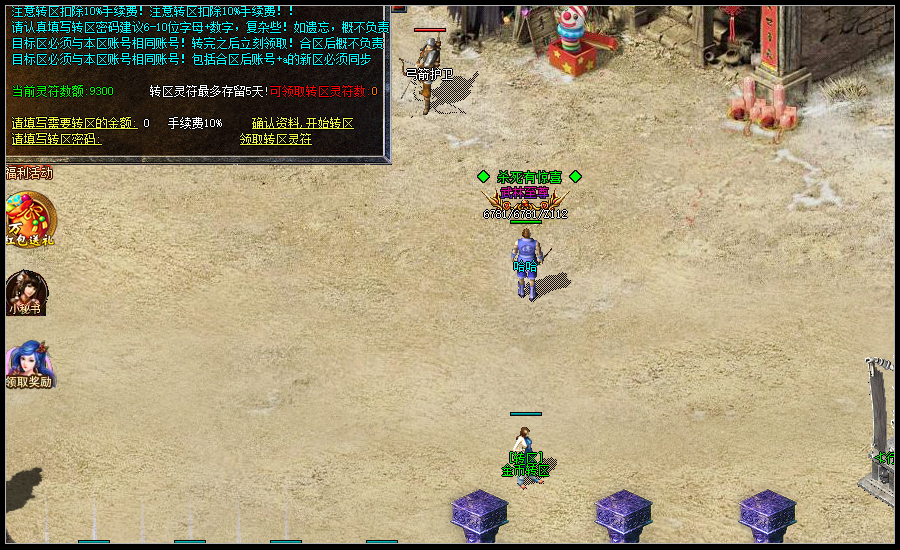Screen dimensions: 900x550
Task: Open the 领取奖励 reward icon
Action: coord(28,366)
